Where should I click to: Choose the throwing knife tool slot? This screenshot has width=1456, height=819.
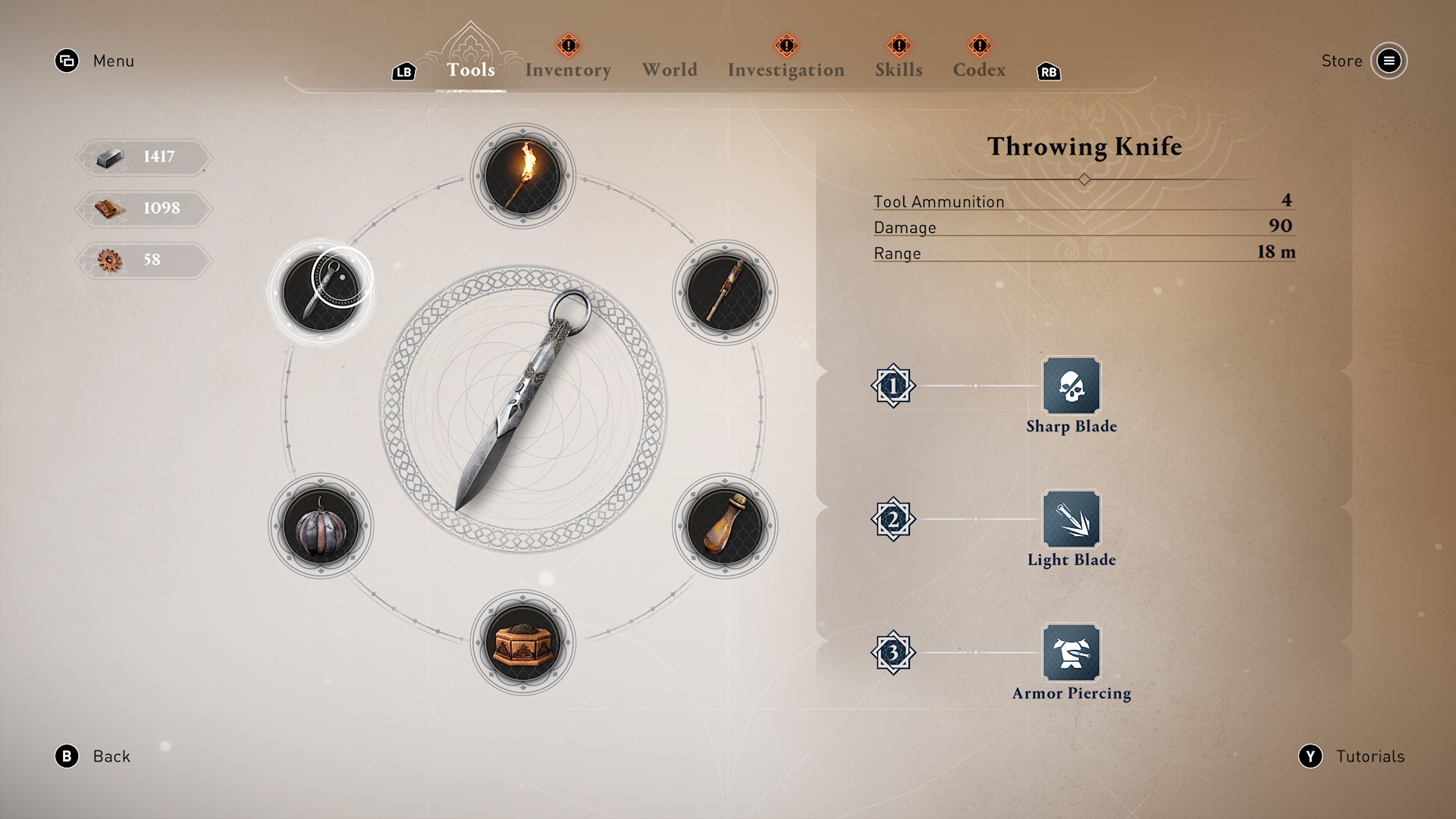(x=321, y=293)
